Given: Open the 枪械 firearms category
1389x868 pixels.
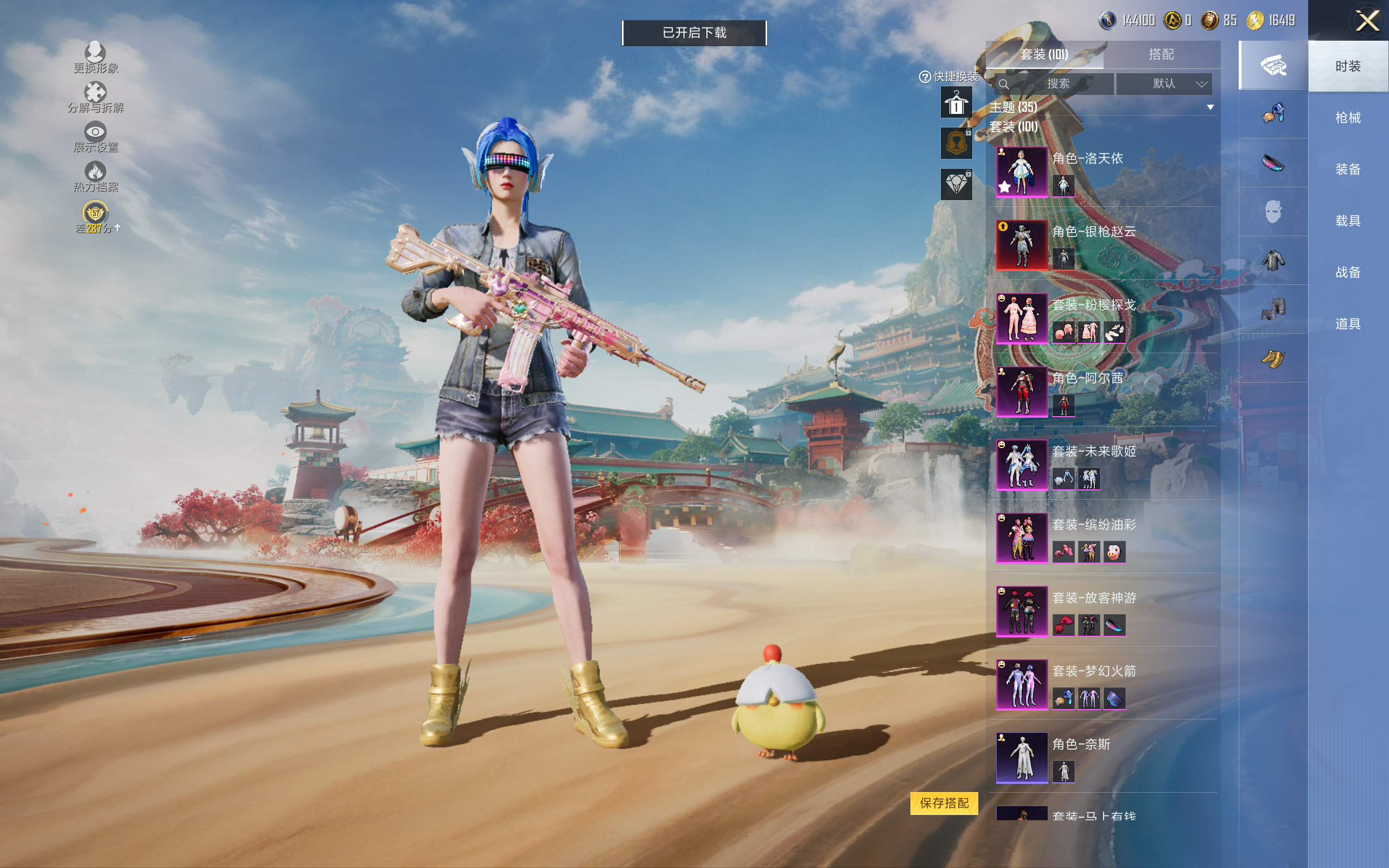Looking at the screenshot, I should [1348, 118].
